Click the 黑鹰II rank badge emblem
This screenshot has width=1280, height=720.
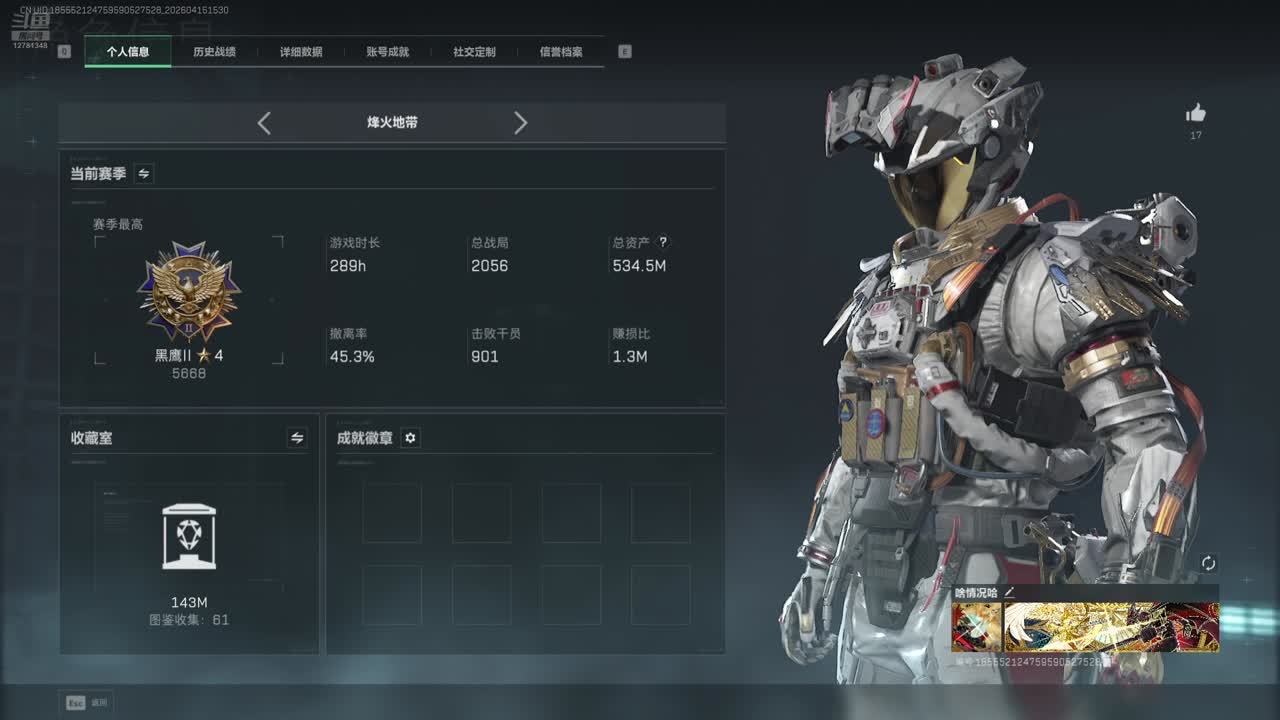tap(189, 291)
